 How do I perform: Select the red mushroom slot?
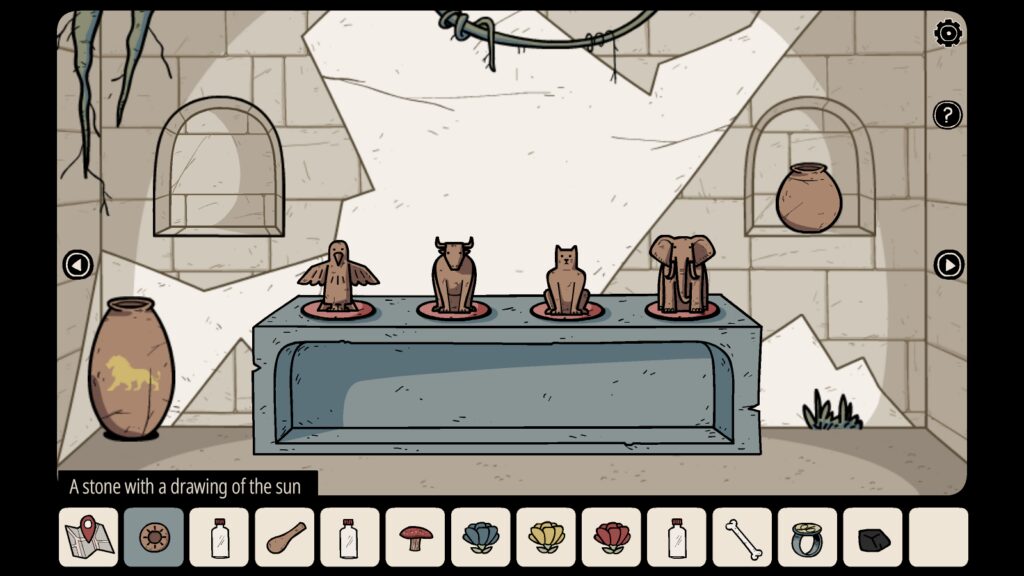pos(415,537)
